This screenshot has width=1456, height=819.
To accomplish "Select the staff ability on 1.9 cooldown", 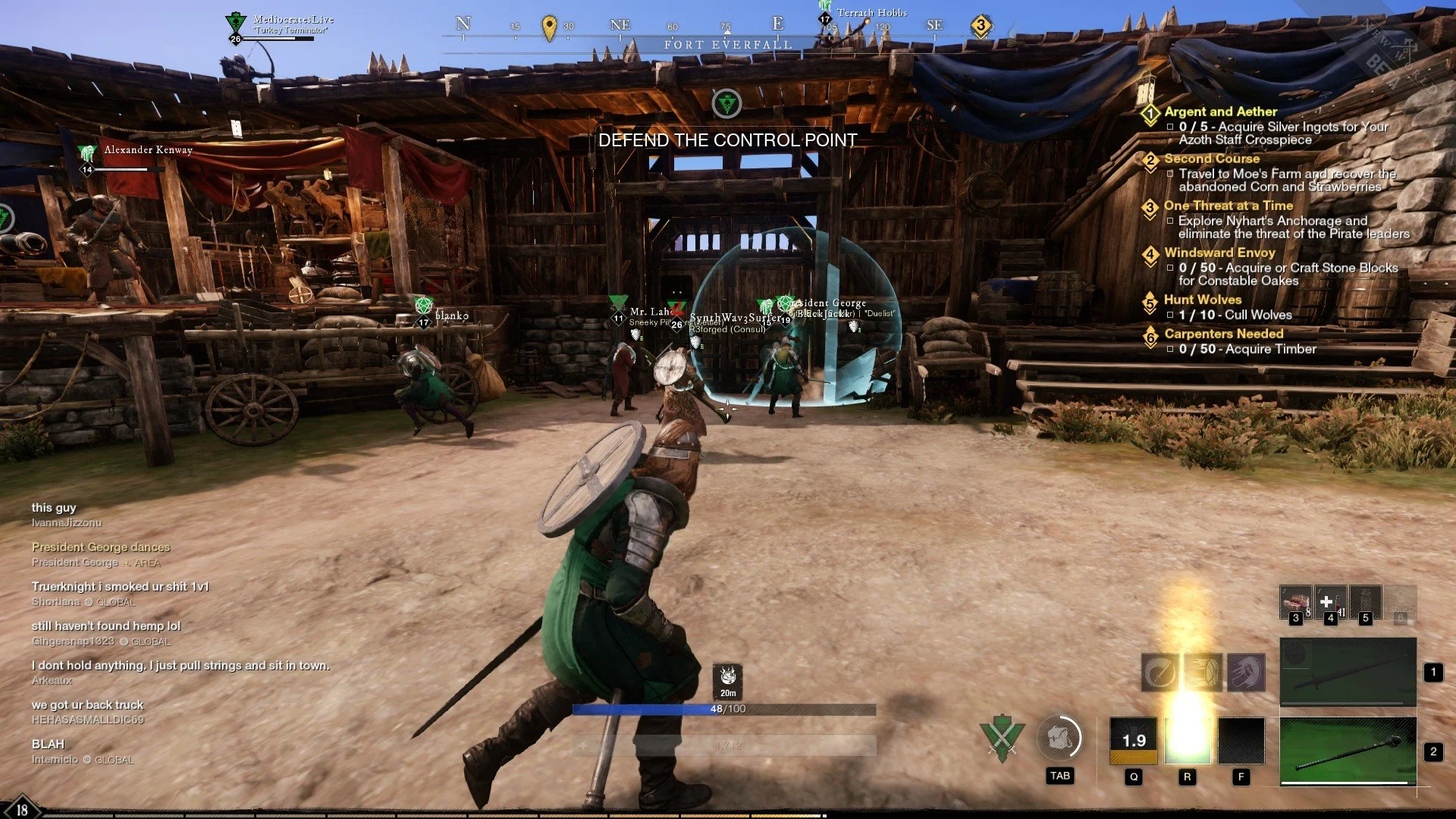I will click(x=1134, y=740).
